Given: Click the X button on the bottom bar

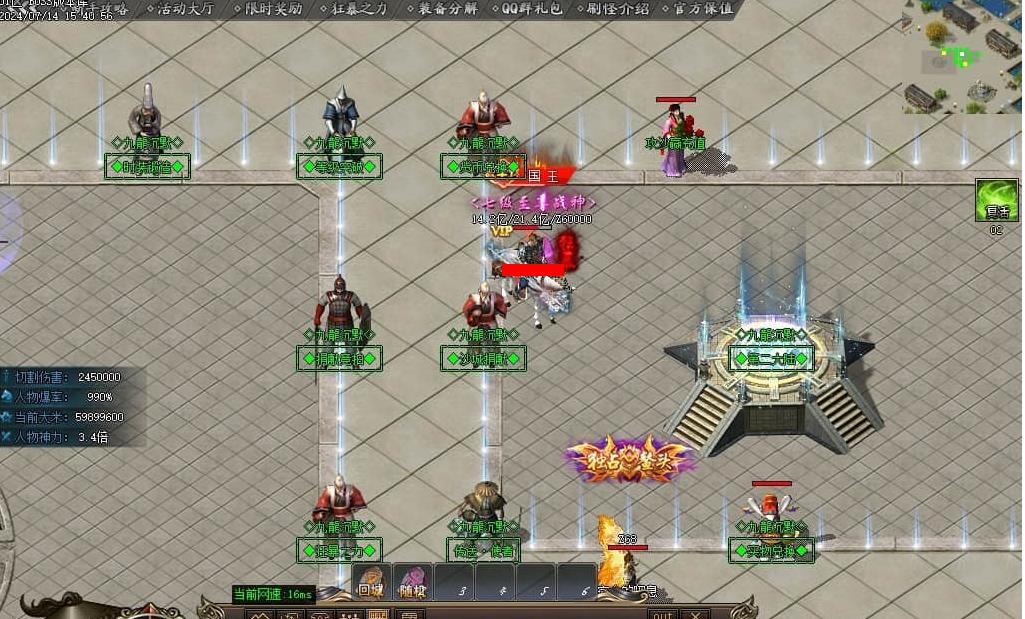Looking at the screenshot, I should click(x=695, y=614).
